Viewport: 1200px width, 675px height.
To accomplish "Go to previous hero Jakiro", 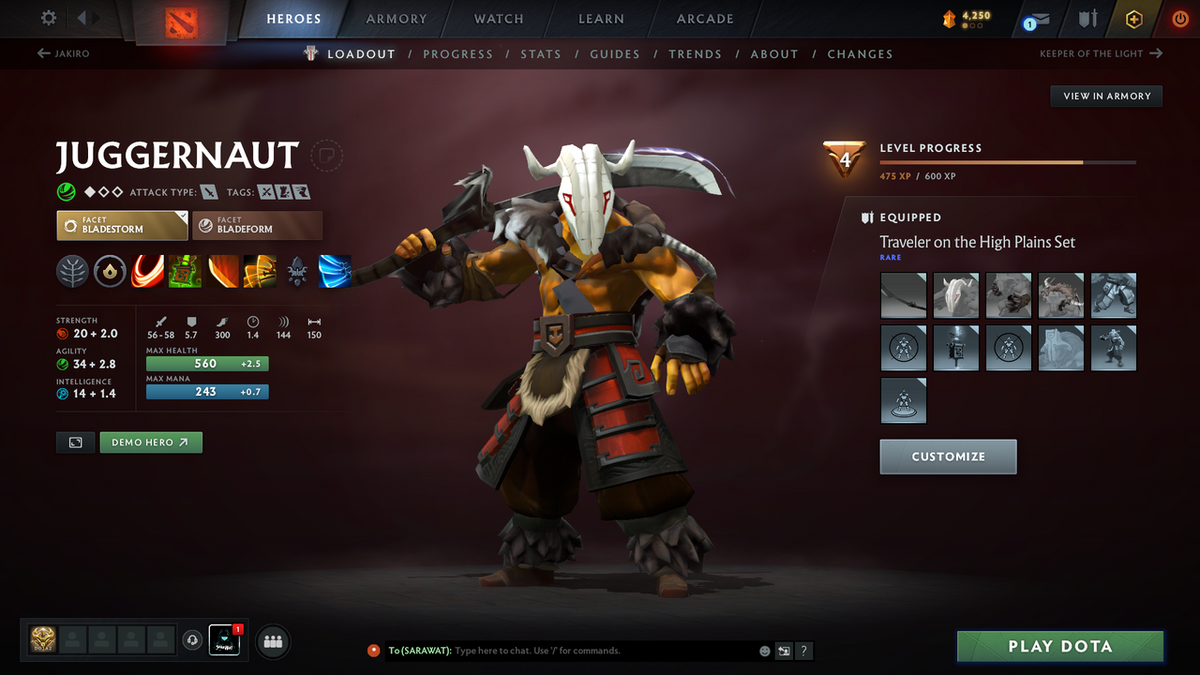I will (x=64, y=54).
